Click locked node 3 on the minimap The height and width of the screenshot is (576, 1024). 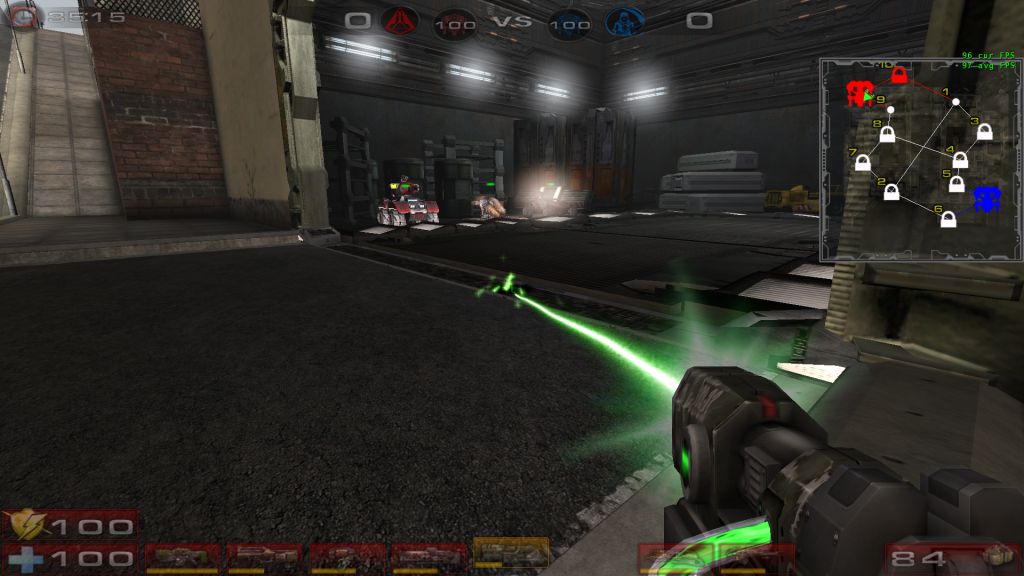[x=984, y=131]
